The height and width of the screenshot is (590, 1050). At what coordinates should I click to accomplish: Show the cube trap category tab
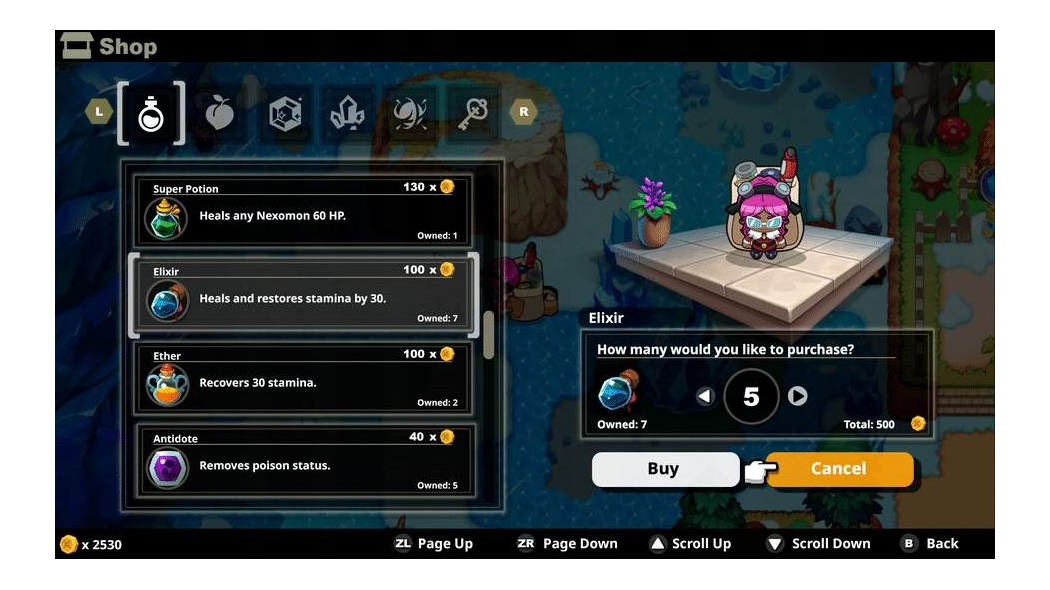286,113
